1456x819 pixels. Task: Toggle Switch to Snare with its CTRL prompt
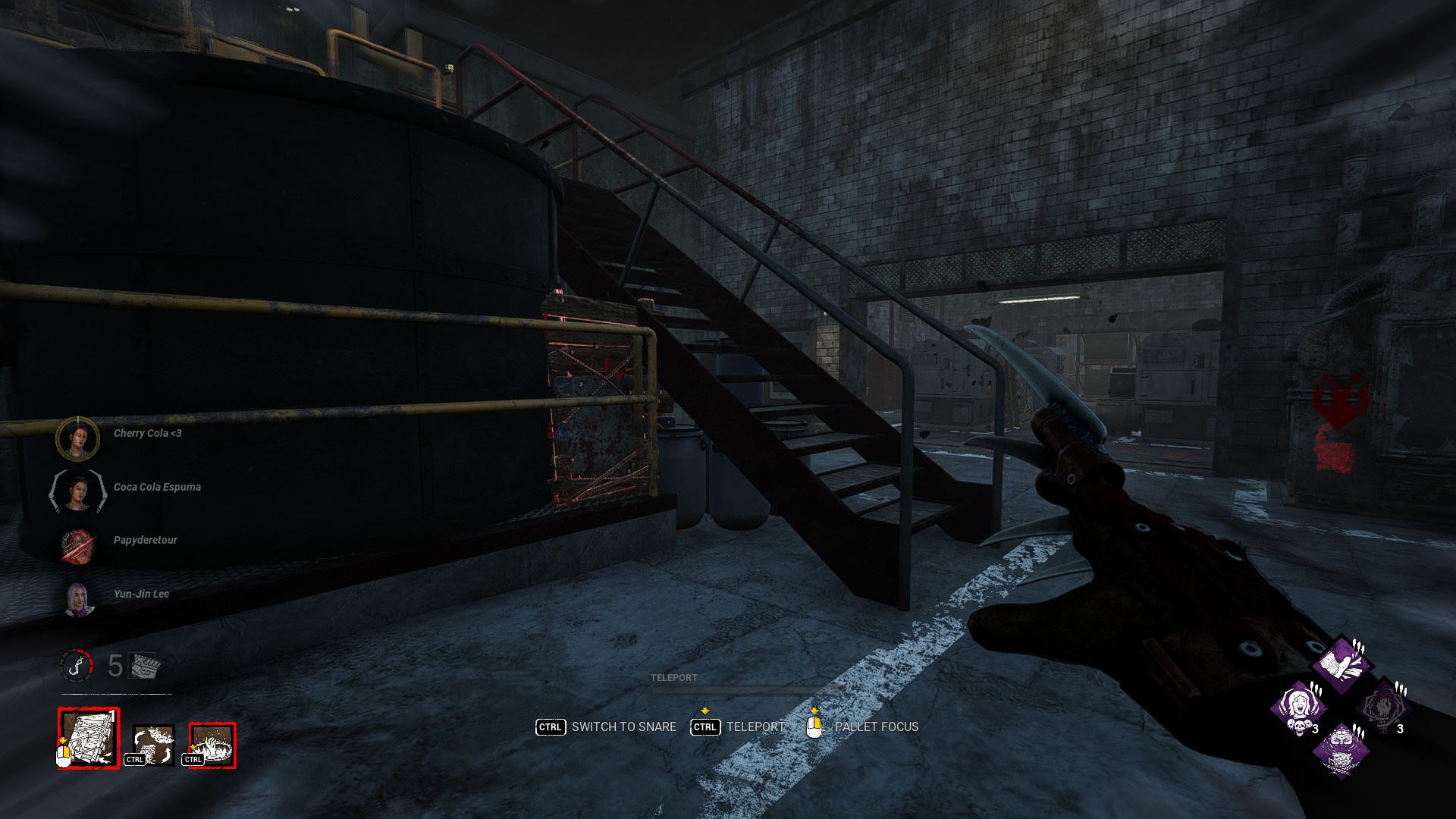coord(550,726)
